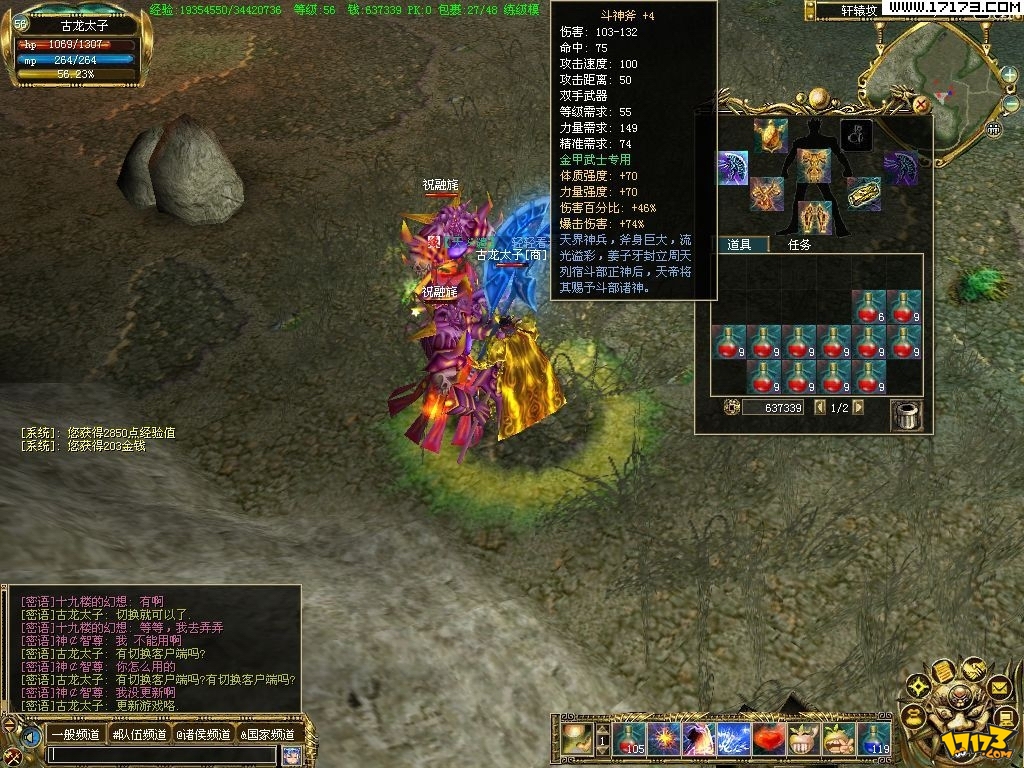Click the trash bin in the inventory
Image resolution: width=1024 pixels, height=768 pixels.
pyautogui.click(x=905, y=413)
